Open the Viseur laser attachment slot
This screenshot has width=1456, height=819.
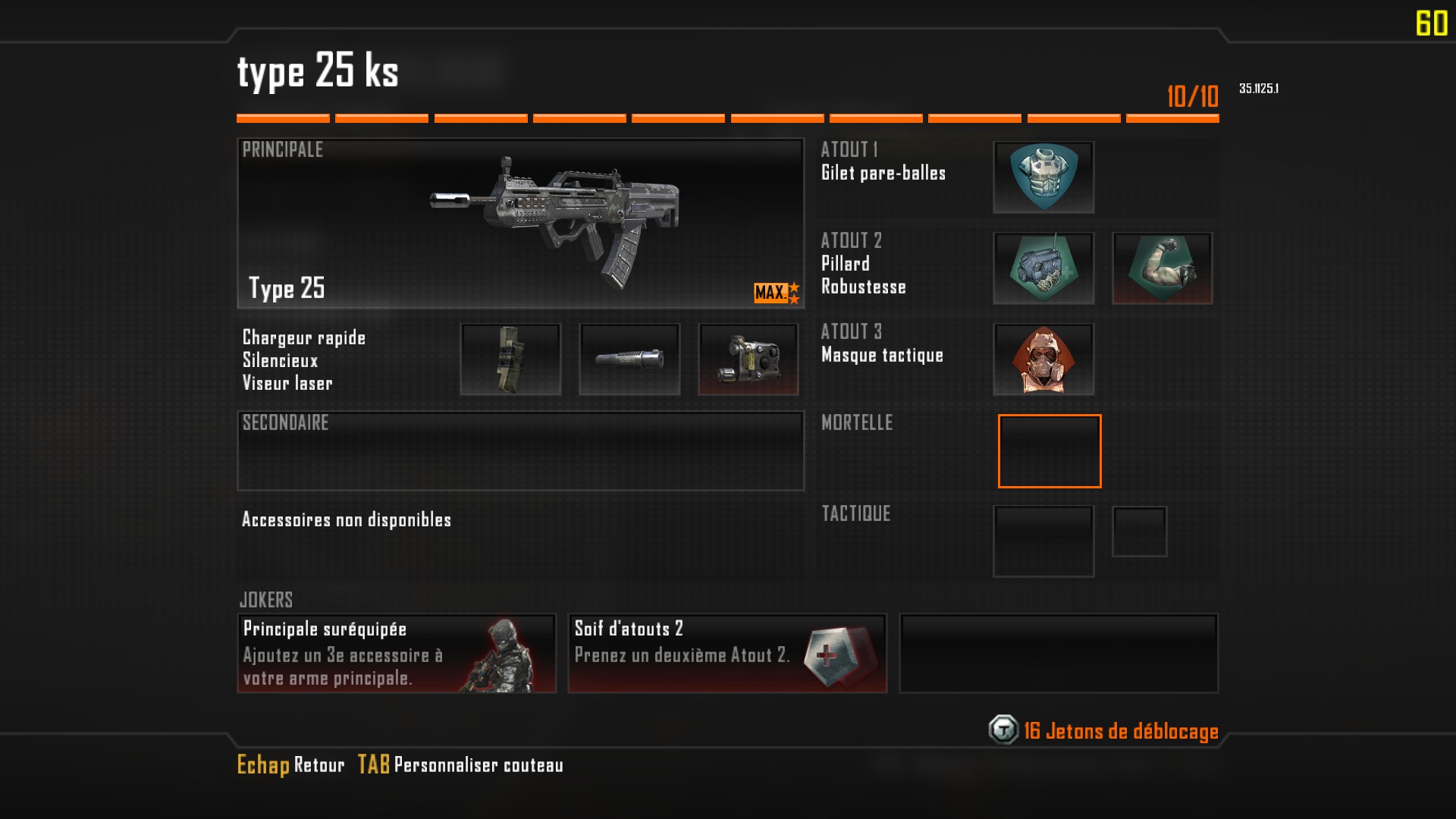(x=748, y=359)
